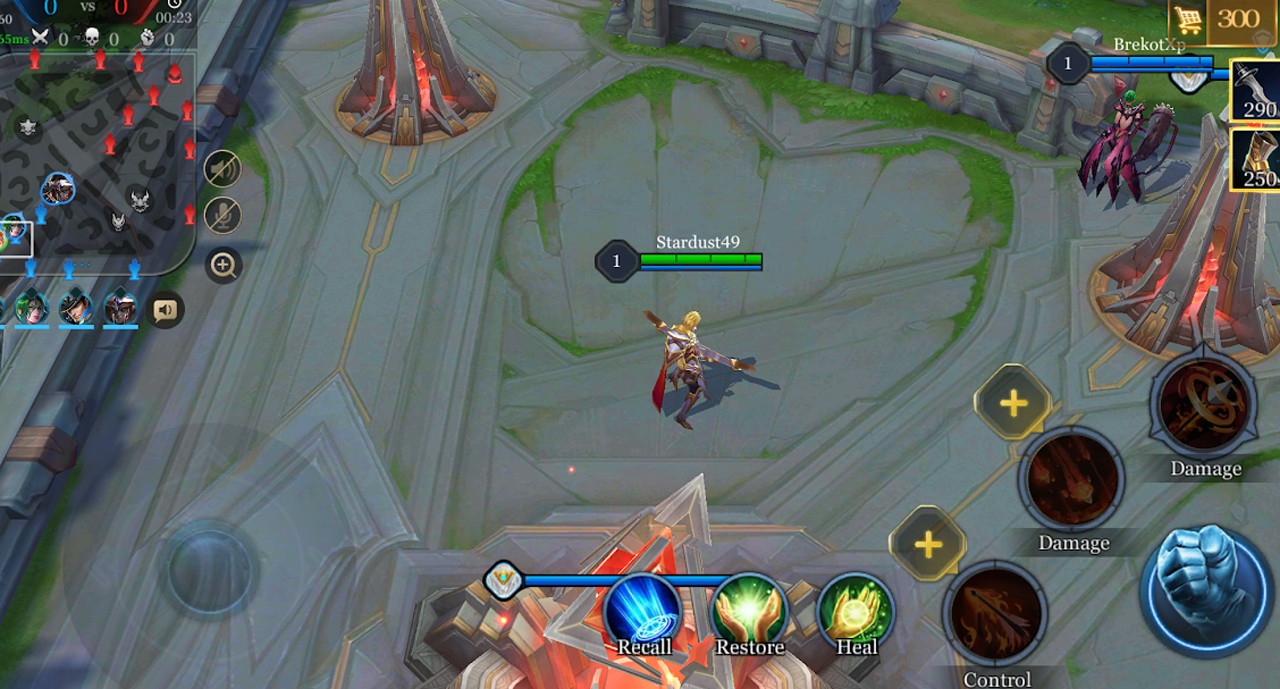Trigger the Control skill

pos(996,614)
